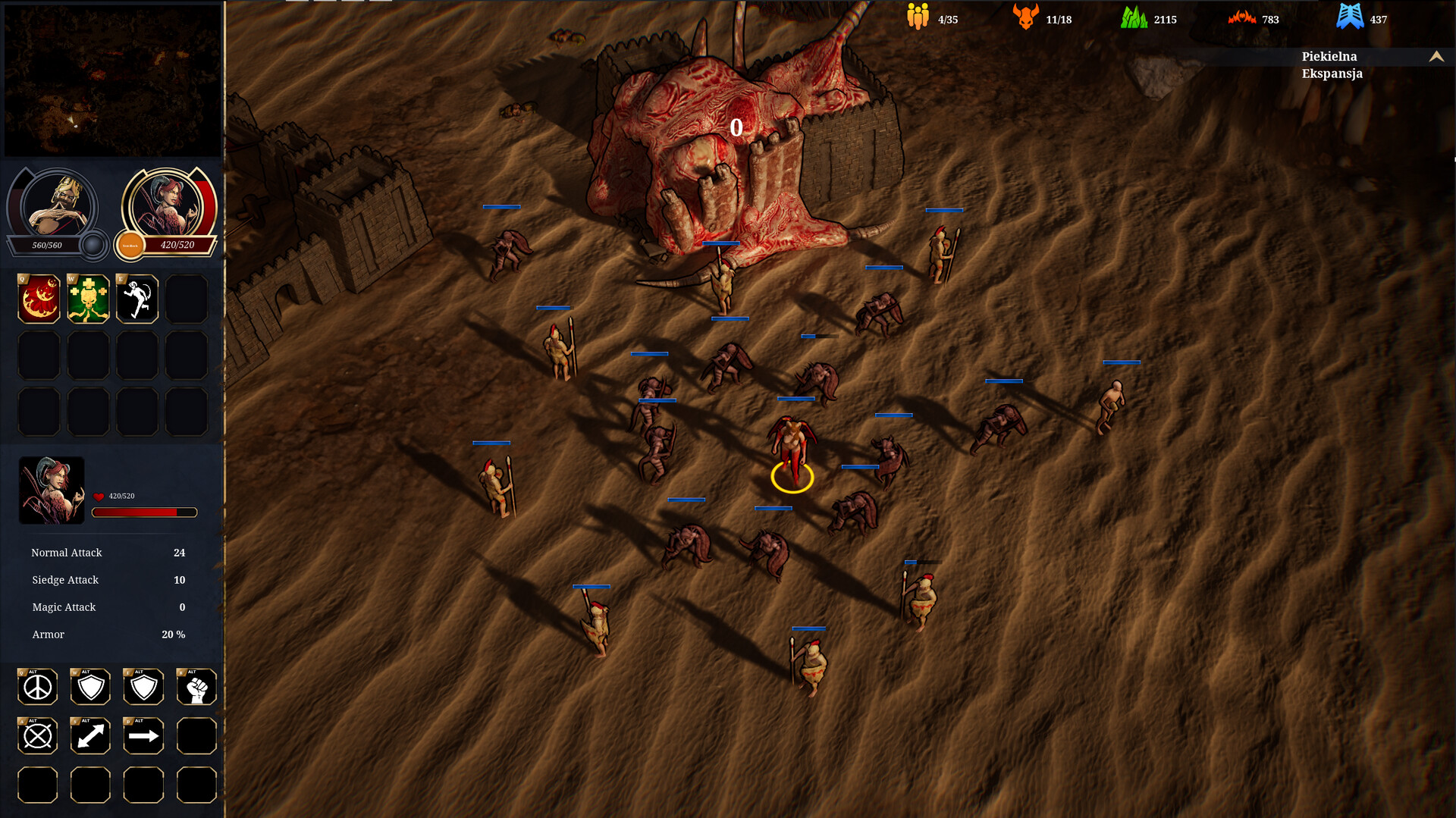
Task: Activate the sprint ability (E)
Action: coord(136,298)
